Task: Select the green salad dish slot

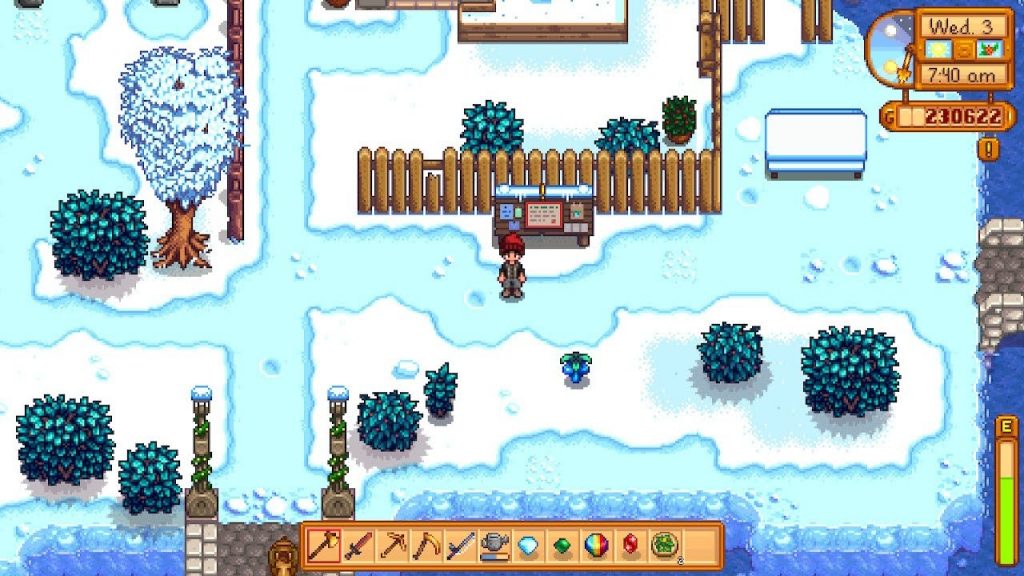Action: tap(664, 546)
